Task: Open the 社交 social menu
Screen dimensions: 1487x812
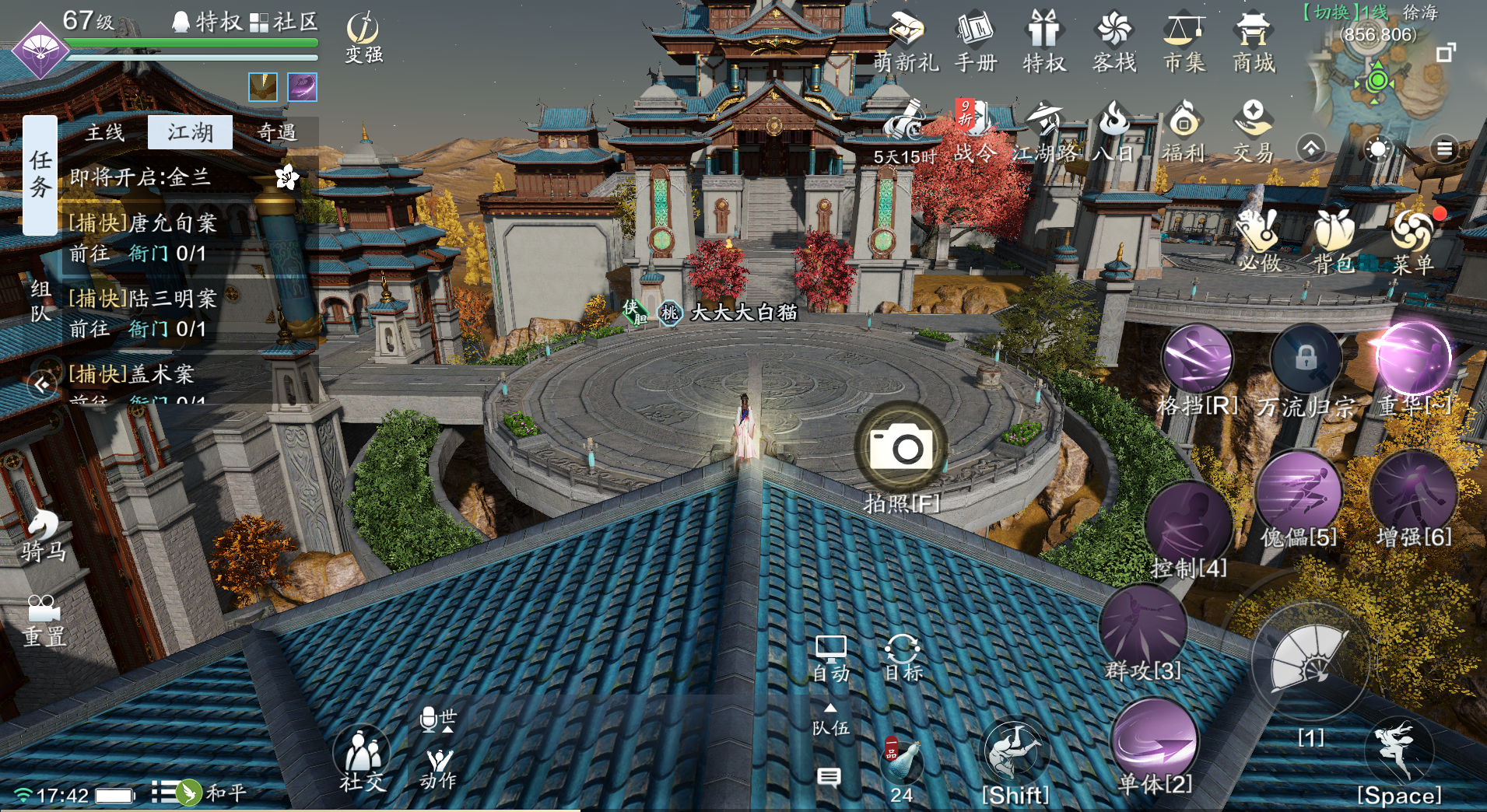Action: click(x=362, y=758)
